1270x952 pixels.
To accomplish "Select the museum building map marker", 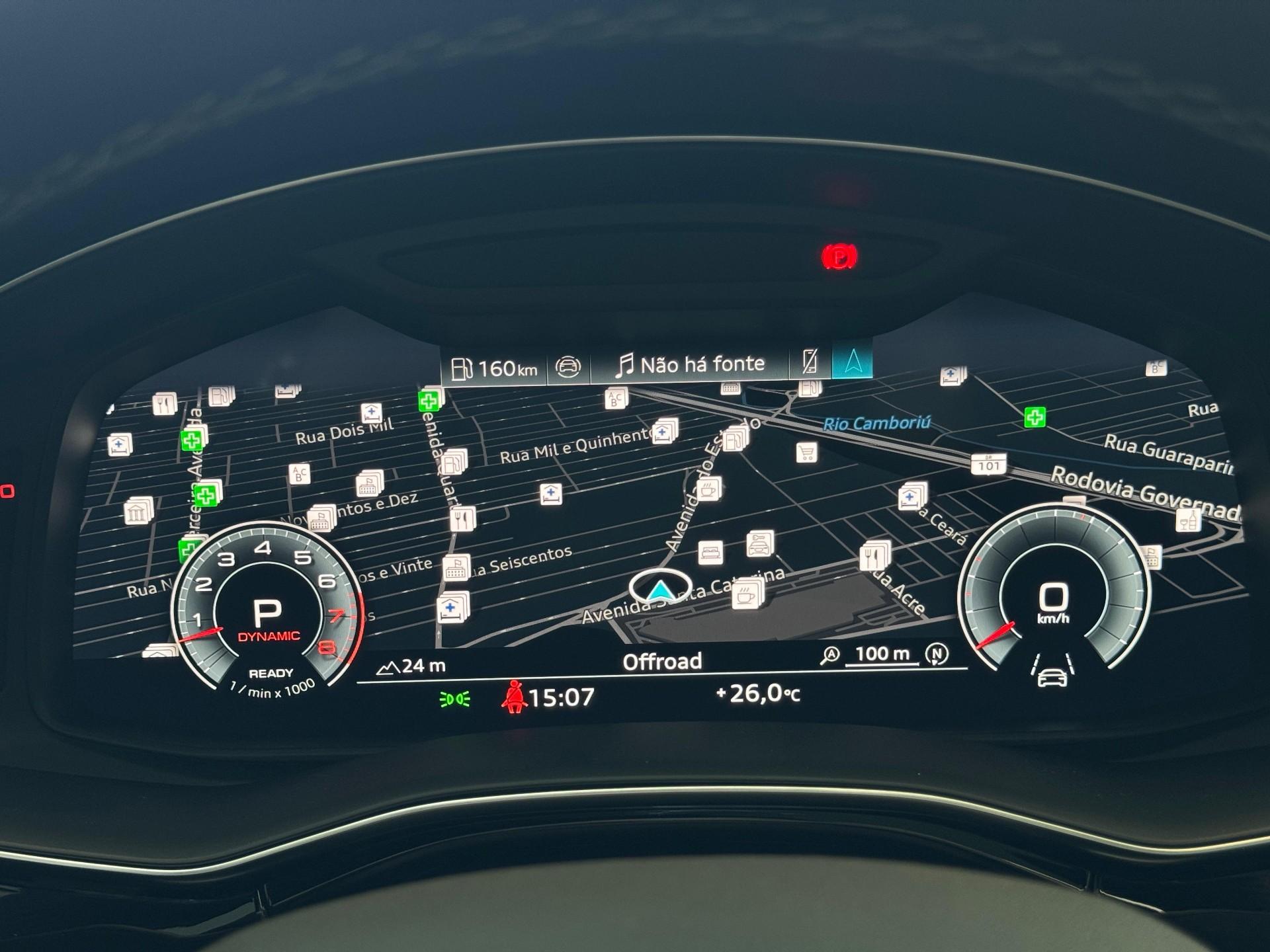I will (x=138, y=512).
